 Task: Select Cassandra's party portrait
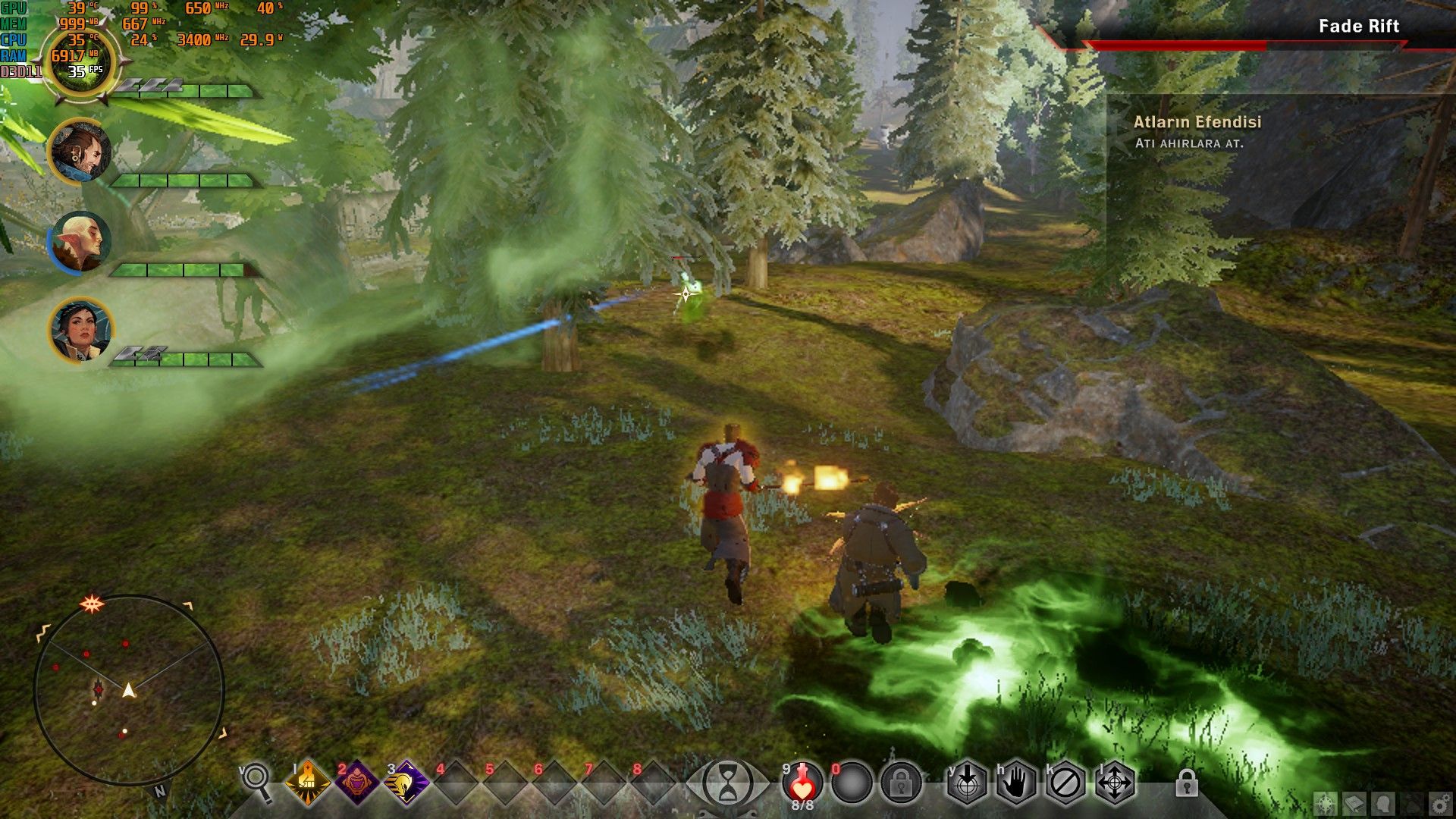point(80,330)
